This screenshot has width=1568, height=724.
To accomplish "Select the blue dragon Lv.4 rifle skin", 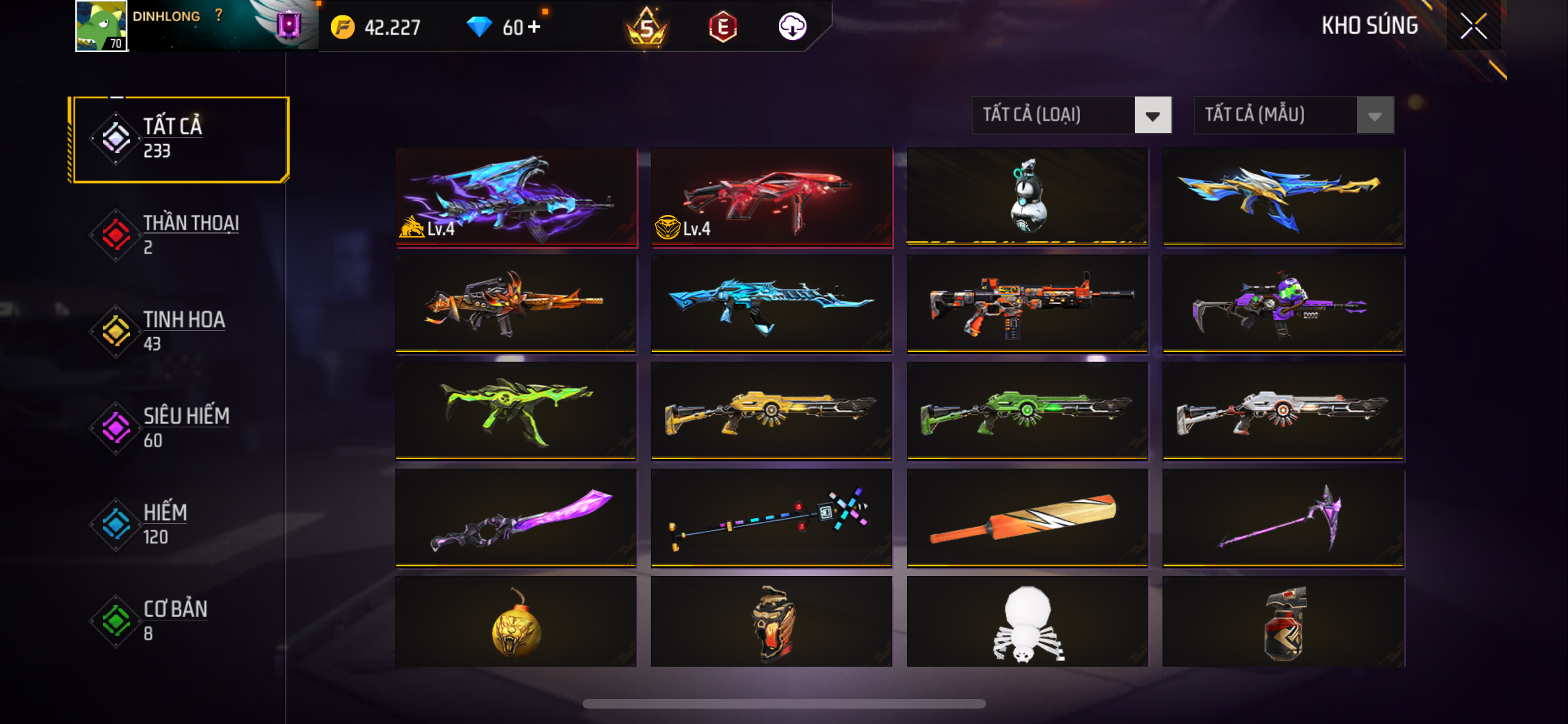I will tap(516, 196).
